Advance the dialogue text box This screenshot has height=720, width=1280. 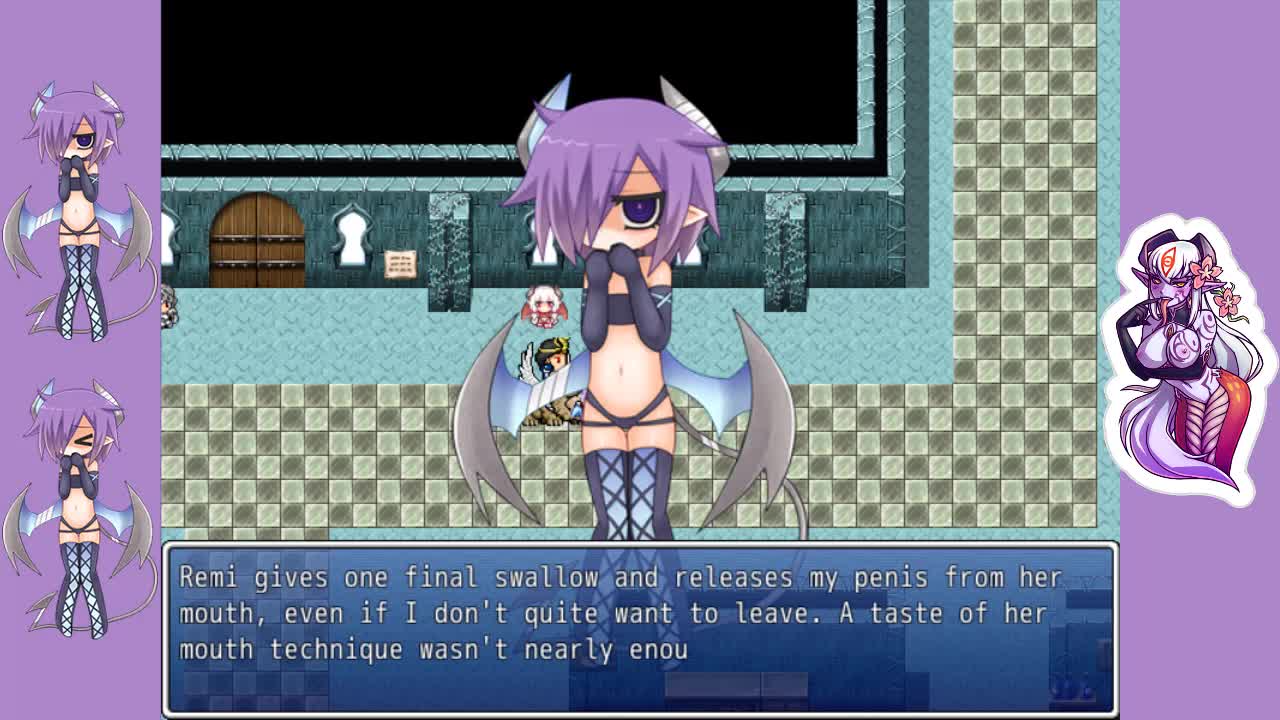(x=640, y=630)
